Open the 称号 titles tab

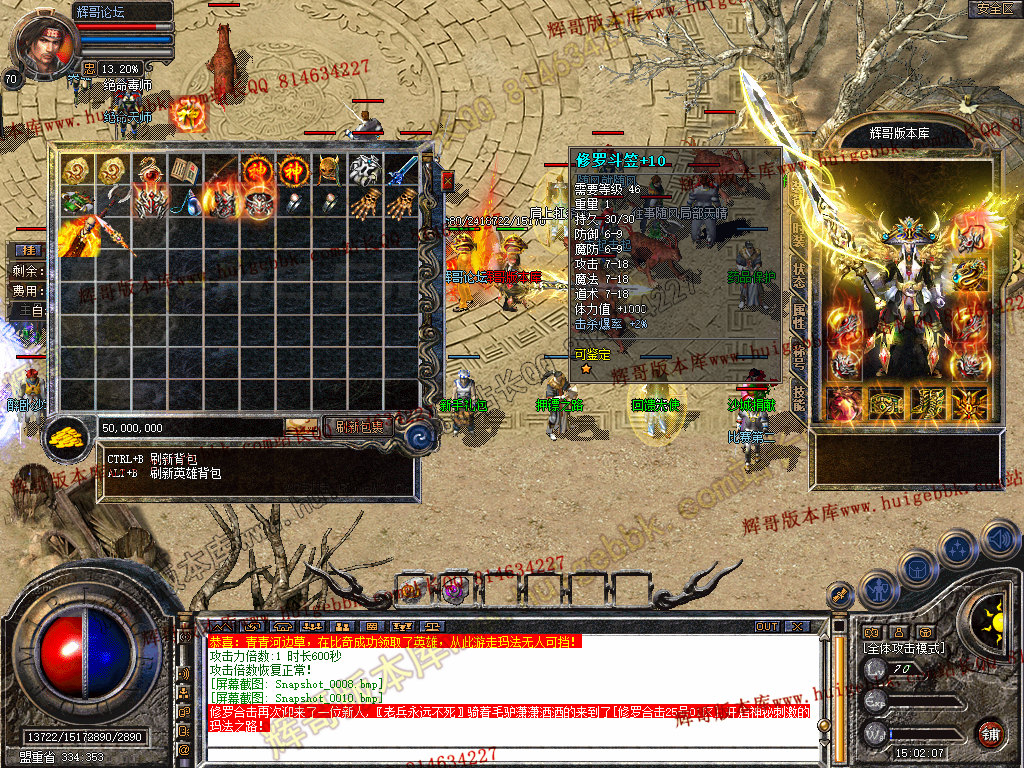798,357
